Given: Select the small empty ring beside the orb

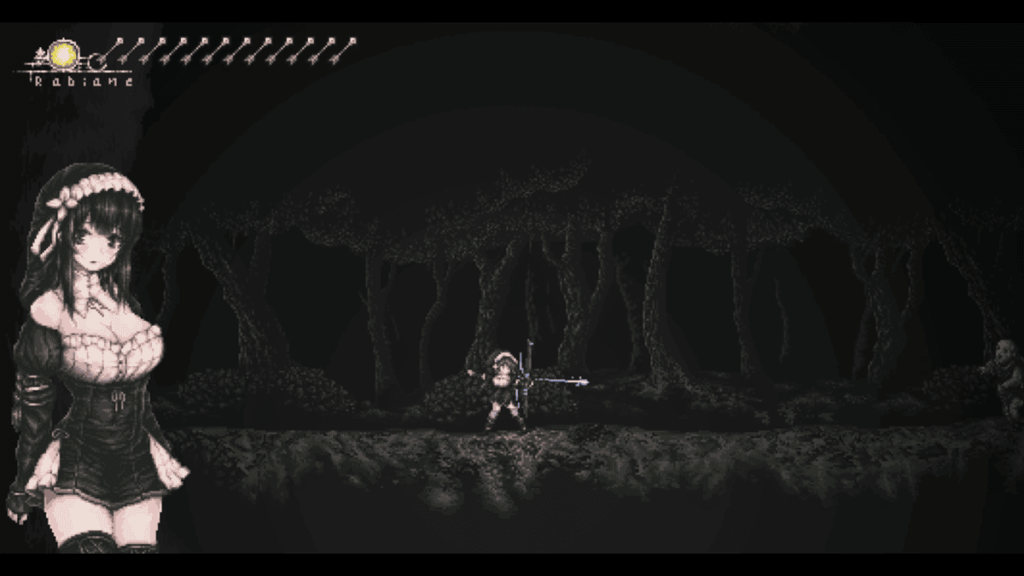Looking at the screenshot, I should point(96,61).
